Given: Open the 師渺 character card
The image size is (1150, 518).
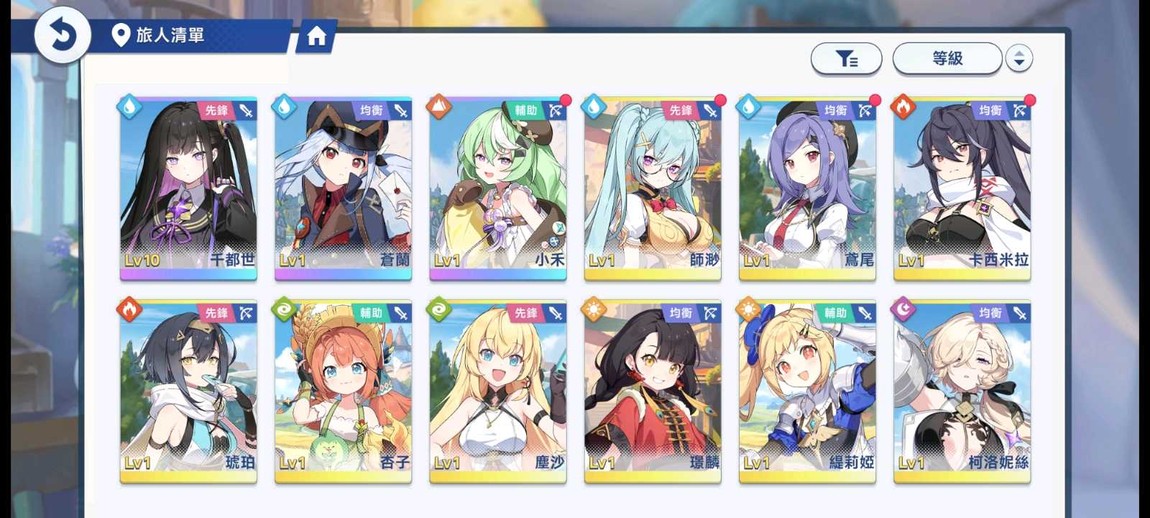Looking at the screenshot, I should coord(653,188).
